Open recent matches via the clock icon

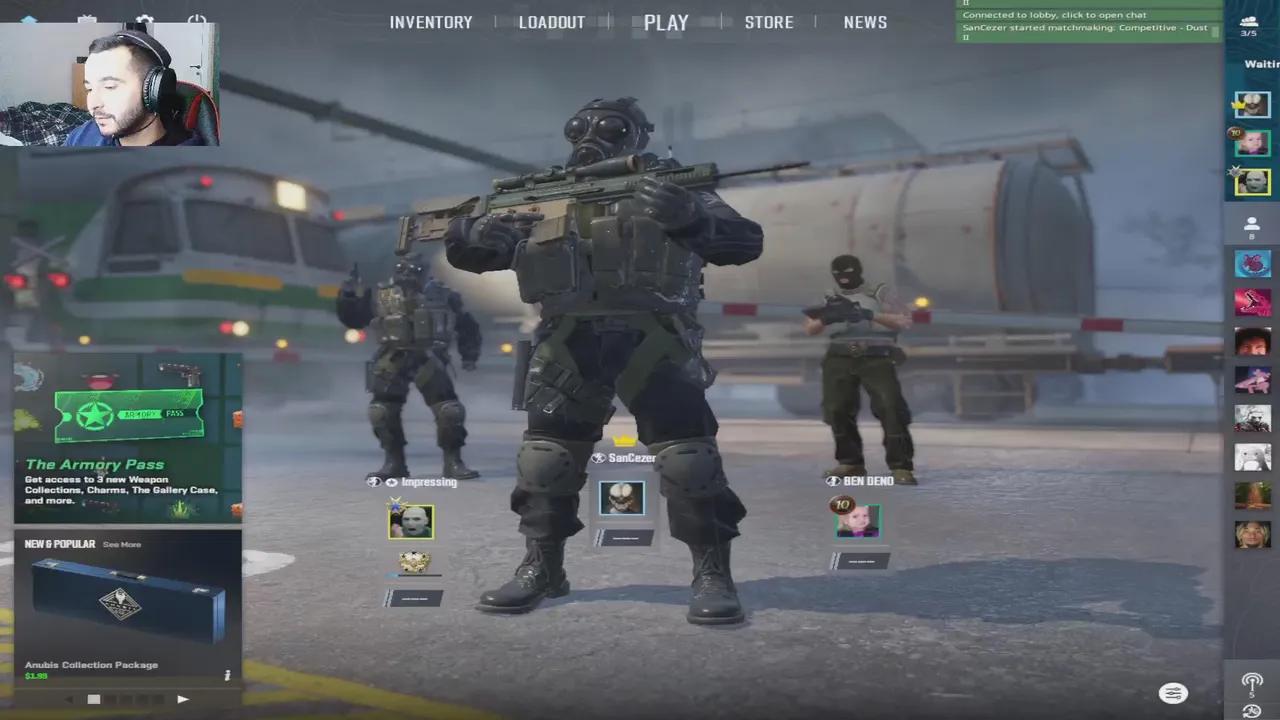pos(1252,712)
